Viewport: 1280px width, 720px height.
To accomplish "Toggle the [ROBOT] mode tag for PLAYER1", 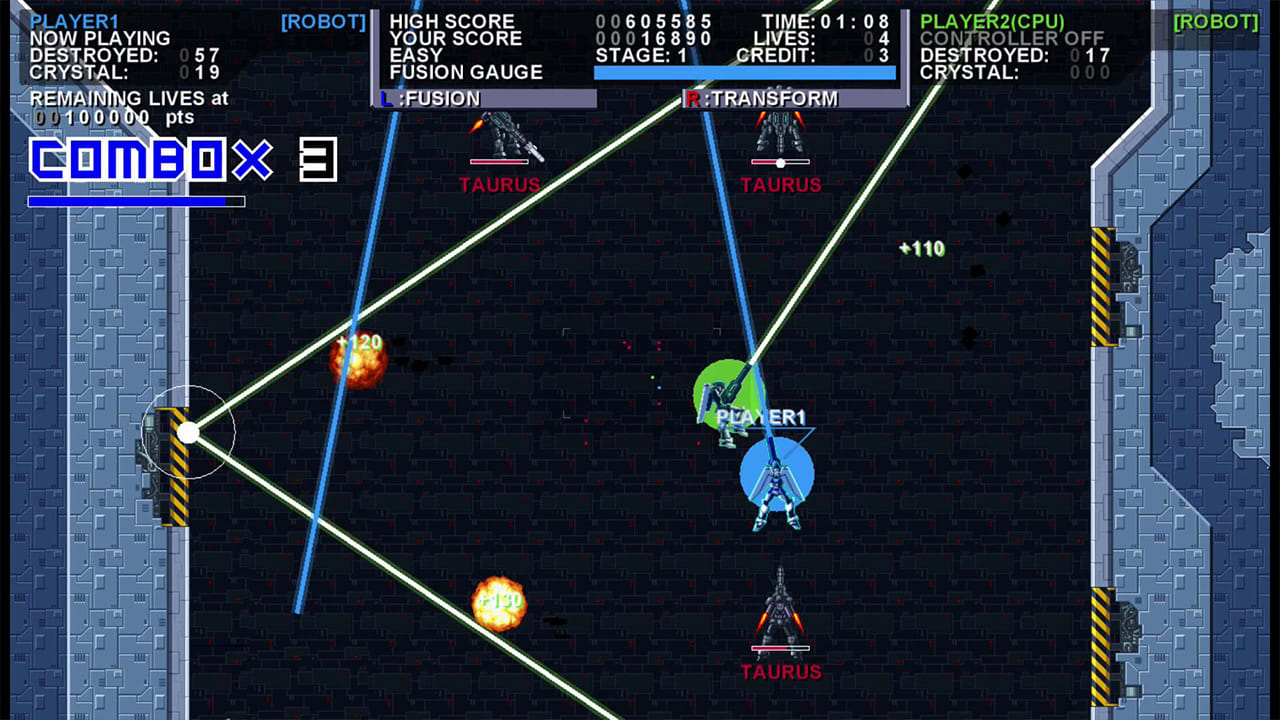I will (x=322, y=22).
